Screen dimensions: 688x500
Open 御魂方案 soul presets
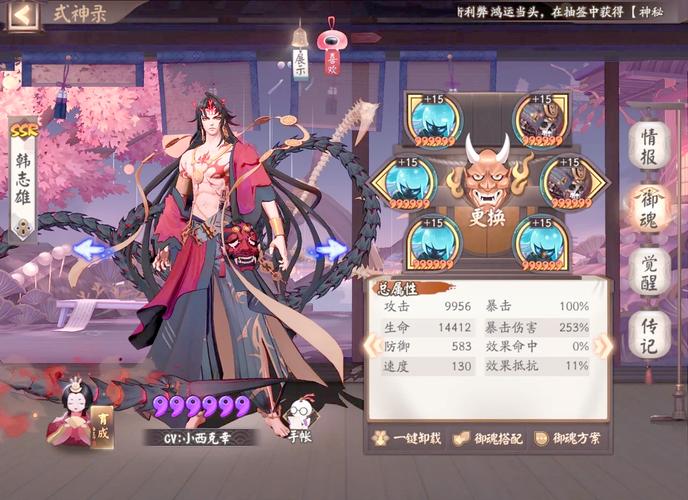pyautogui.click(x=570, y=438)
